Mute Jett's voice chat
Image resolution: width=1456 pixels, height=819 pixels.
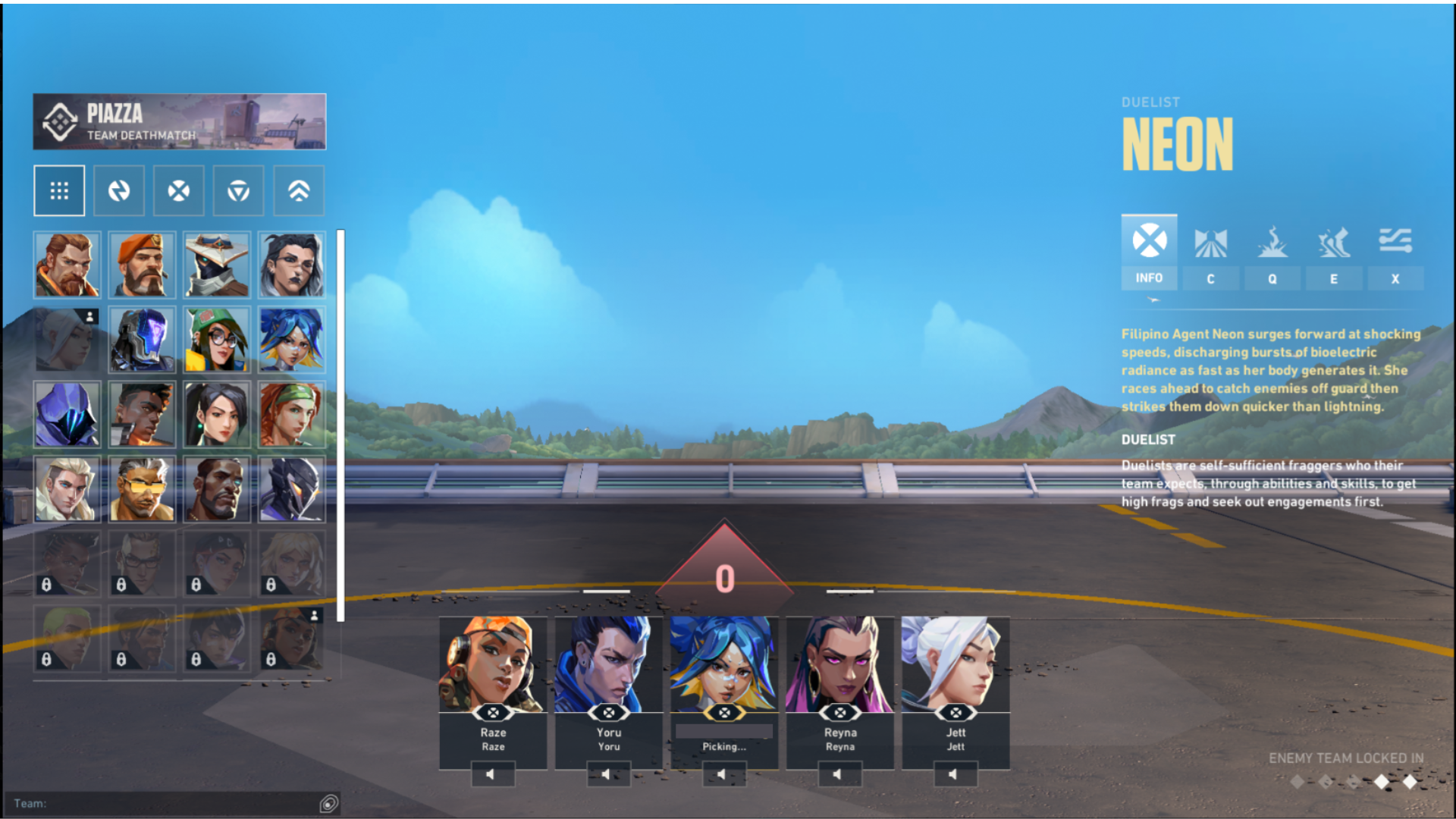(954, 773)
